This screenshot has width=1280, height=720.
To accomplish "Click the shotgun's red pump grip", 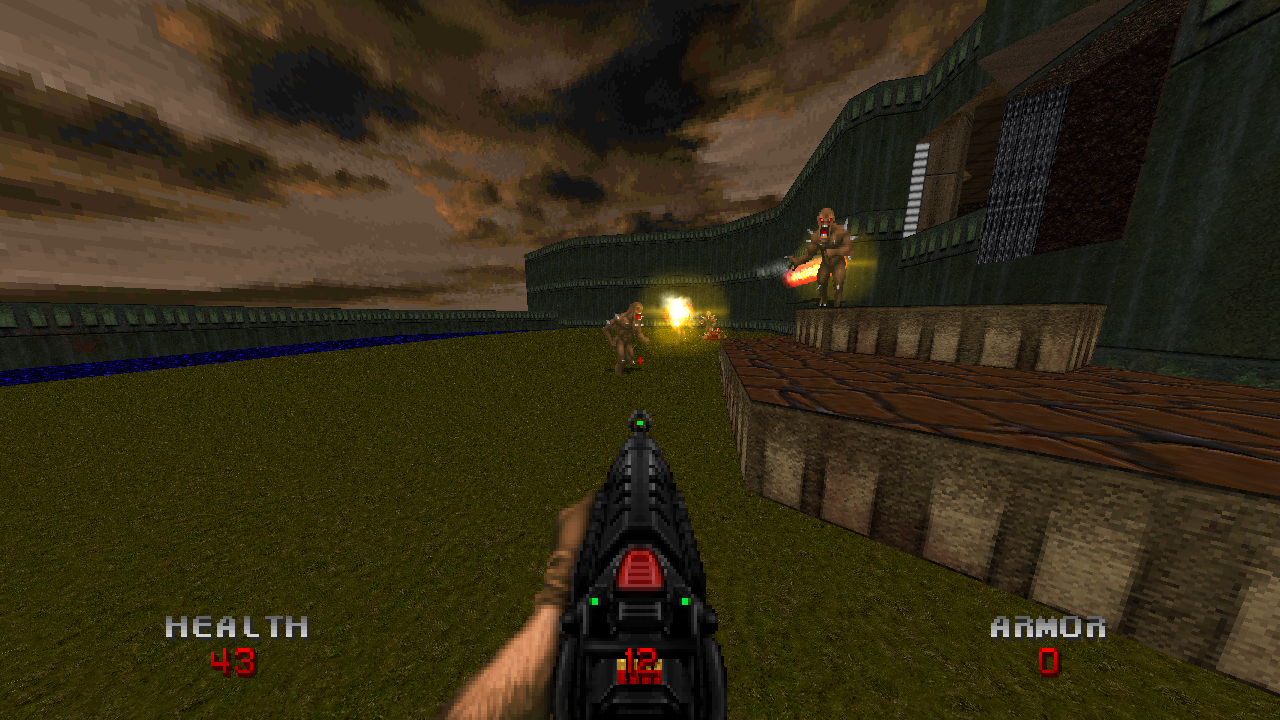I will [x=641, y=566].
